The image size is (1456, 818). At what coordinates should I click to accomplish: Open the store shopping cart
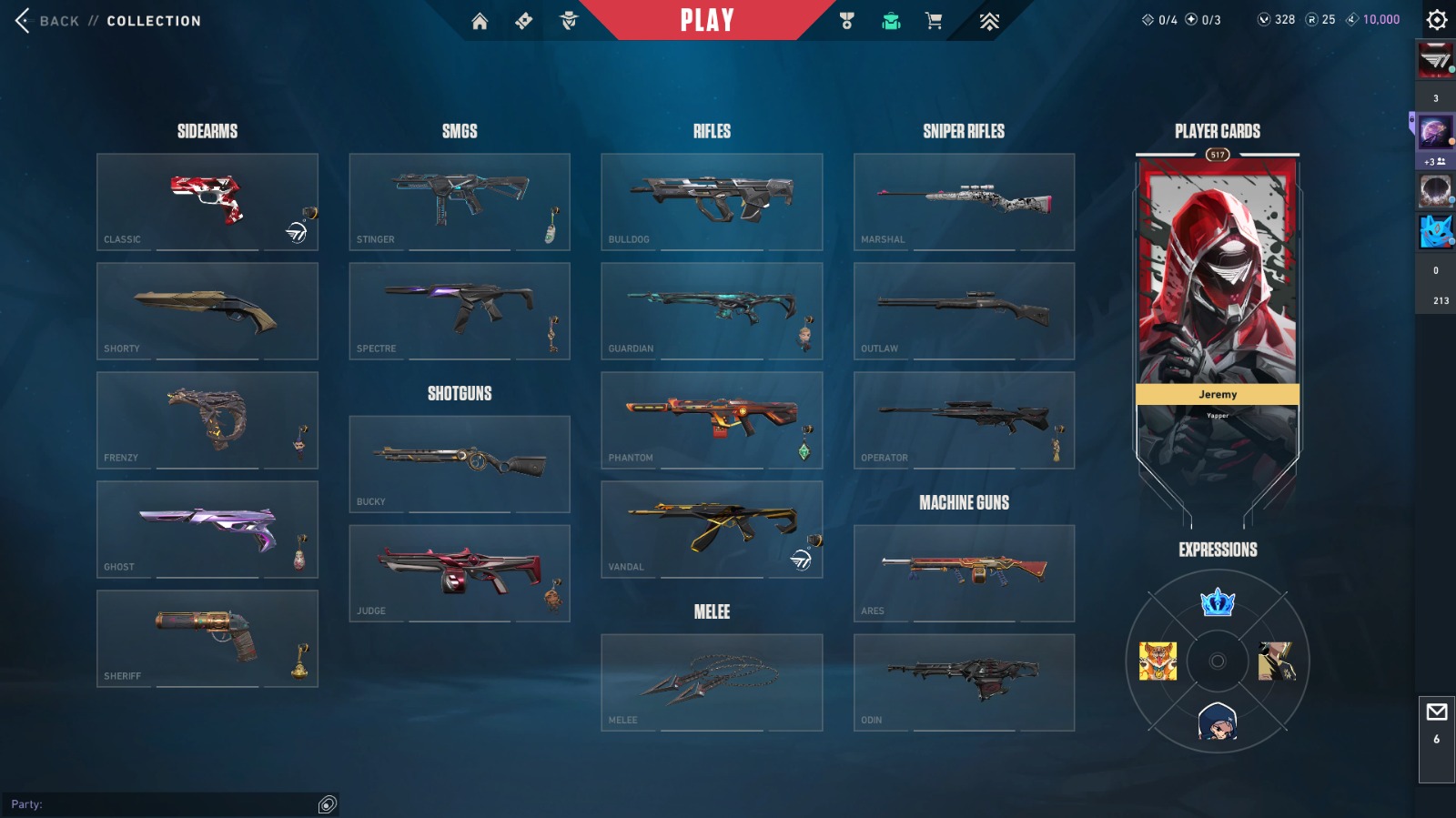pos(934,21)
